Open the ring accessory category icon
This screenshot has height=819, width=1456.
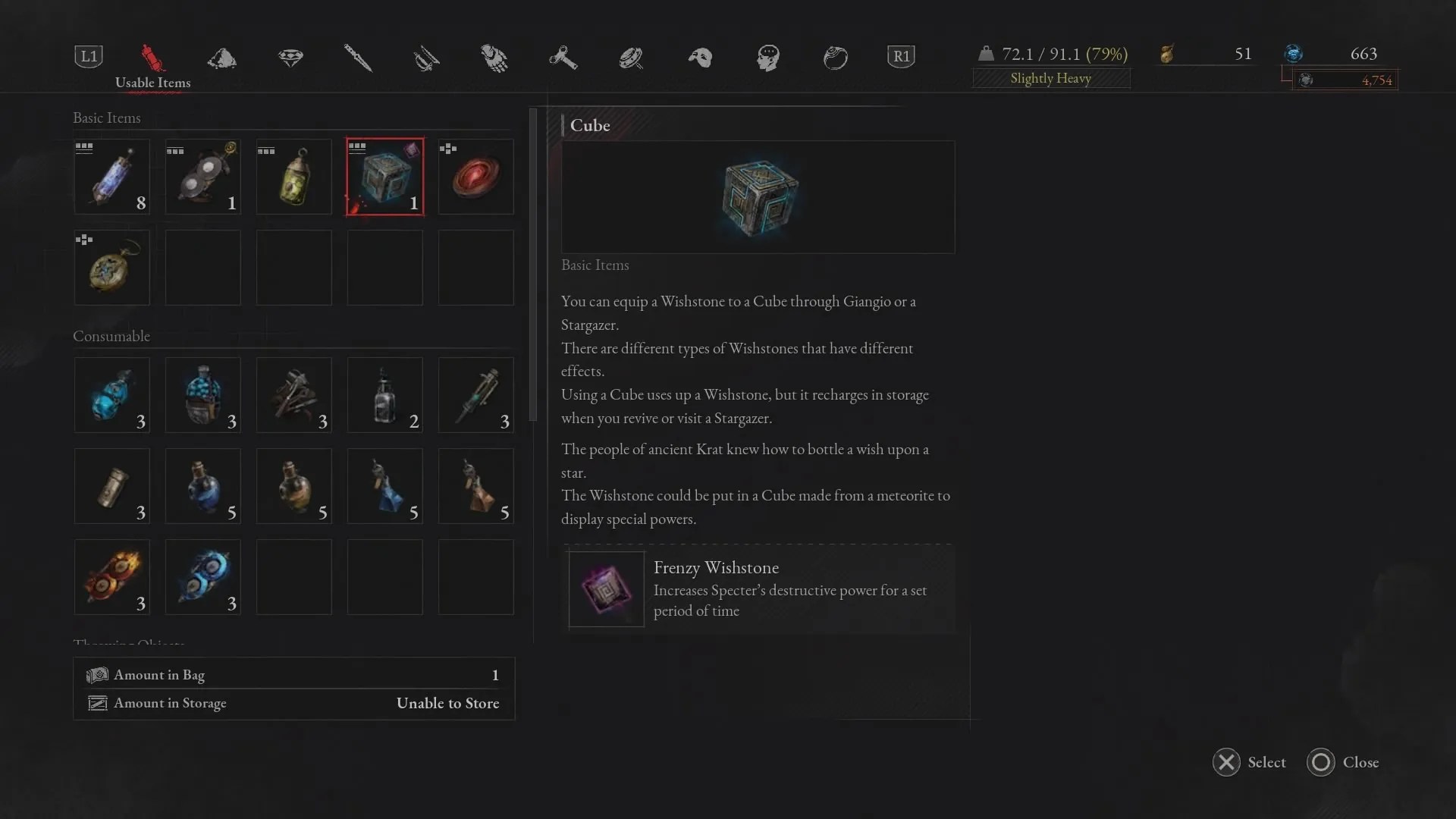836,58
